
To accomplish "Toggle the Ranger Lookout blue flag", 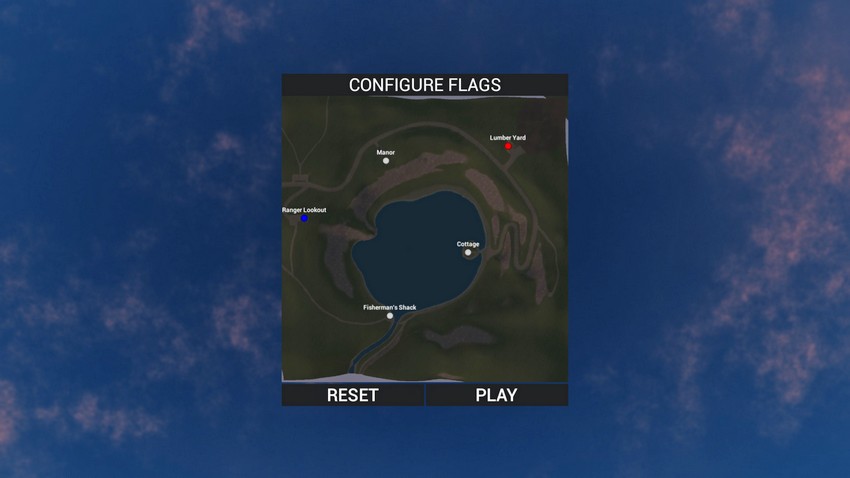I will coord(304,218).
